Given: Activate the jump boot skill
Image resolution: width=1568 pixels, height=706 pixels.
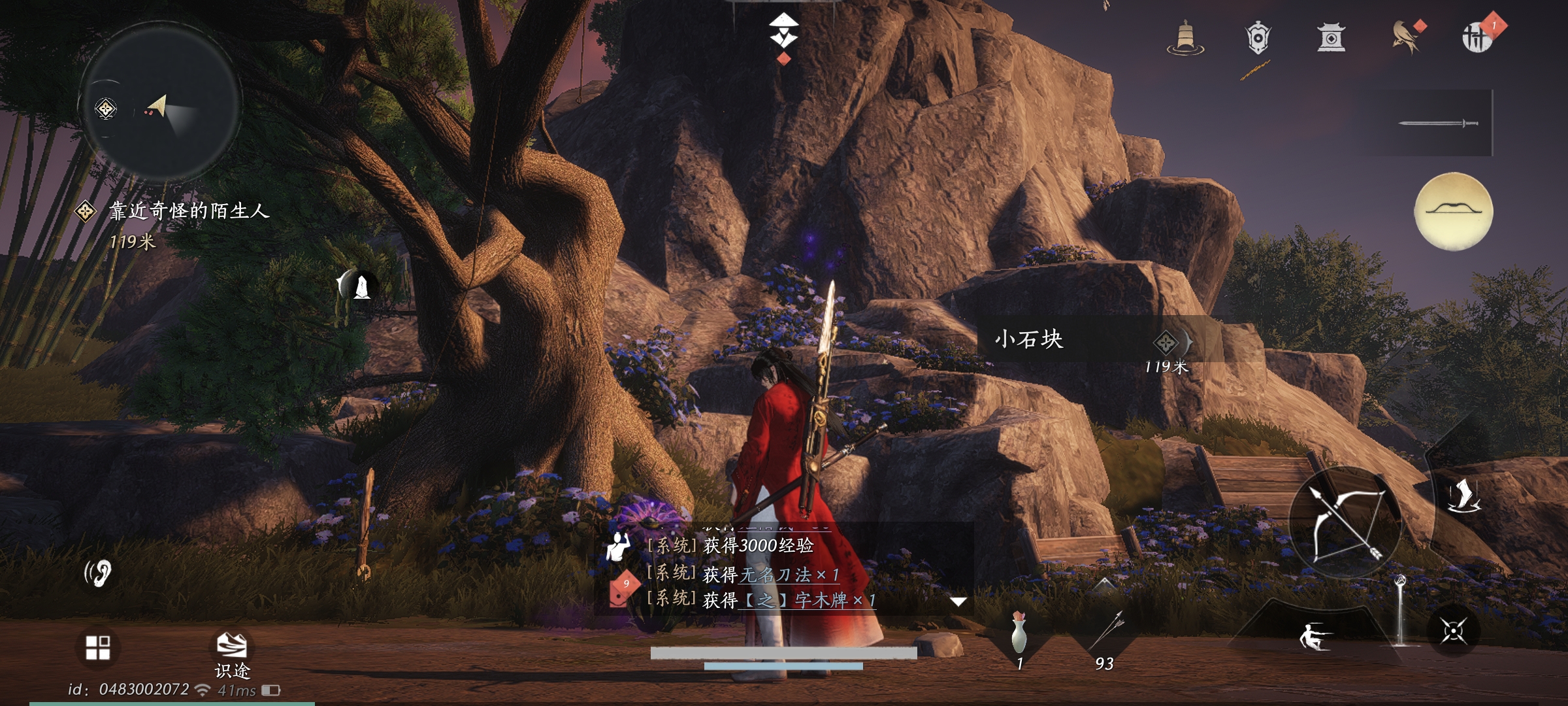Looking at the screenshot, I should 1463,496.
